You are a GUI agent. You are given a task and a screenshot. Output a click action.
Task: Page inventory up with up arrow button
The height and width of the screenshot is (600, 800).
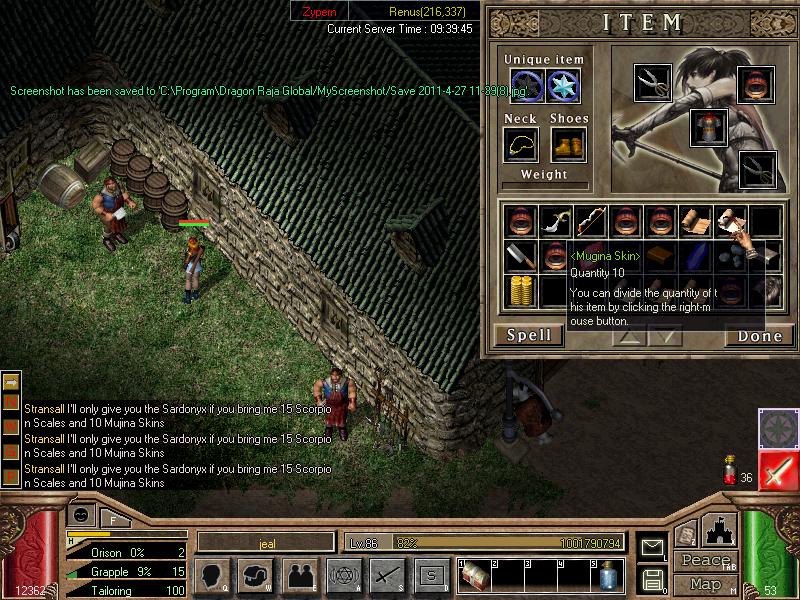pos(627,337)
